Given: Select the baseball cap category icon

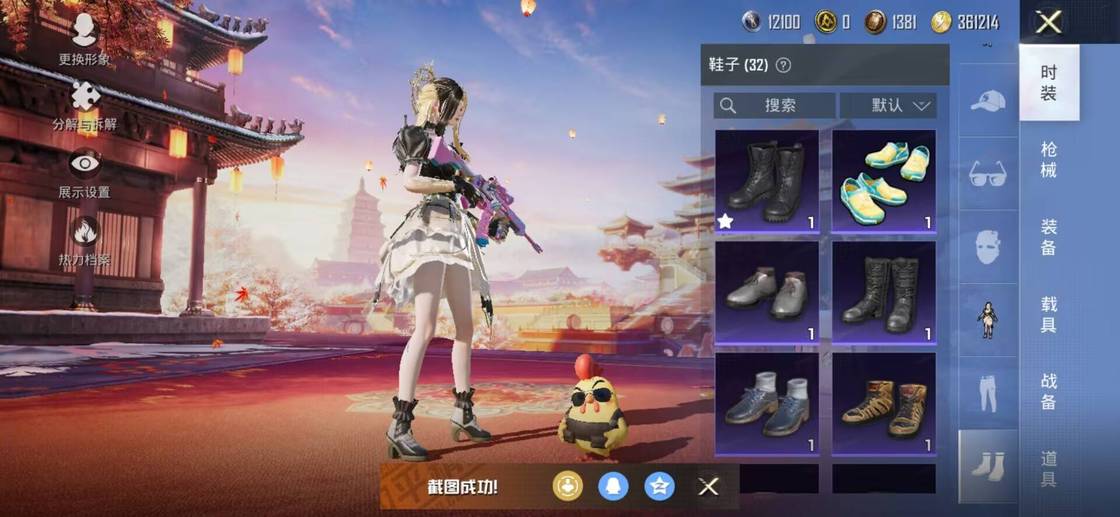Looking at the screenshot, I should tap(988, 101).
